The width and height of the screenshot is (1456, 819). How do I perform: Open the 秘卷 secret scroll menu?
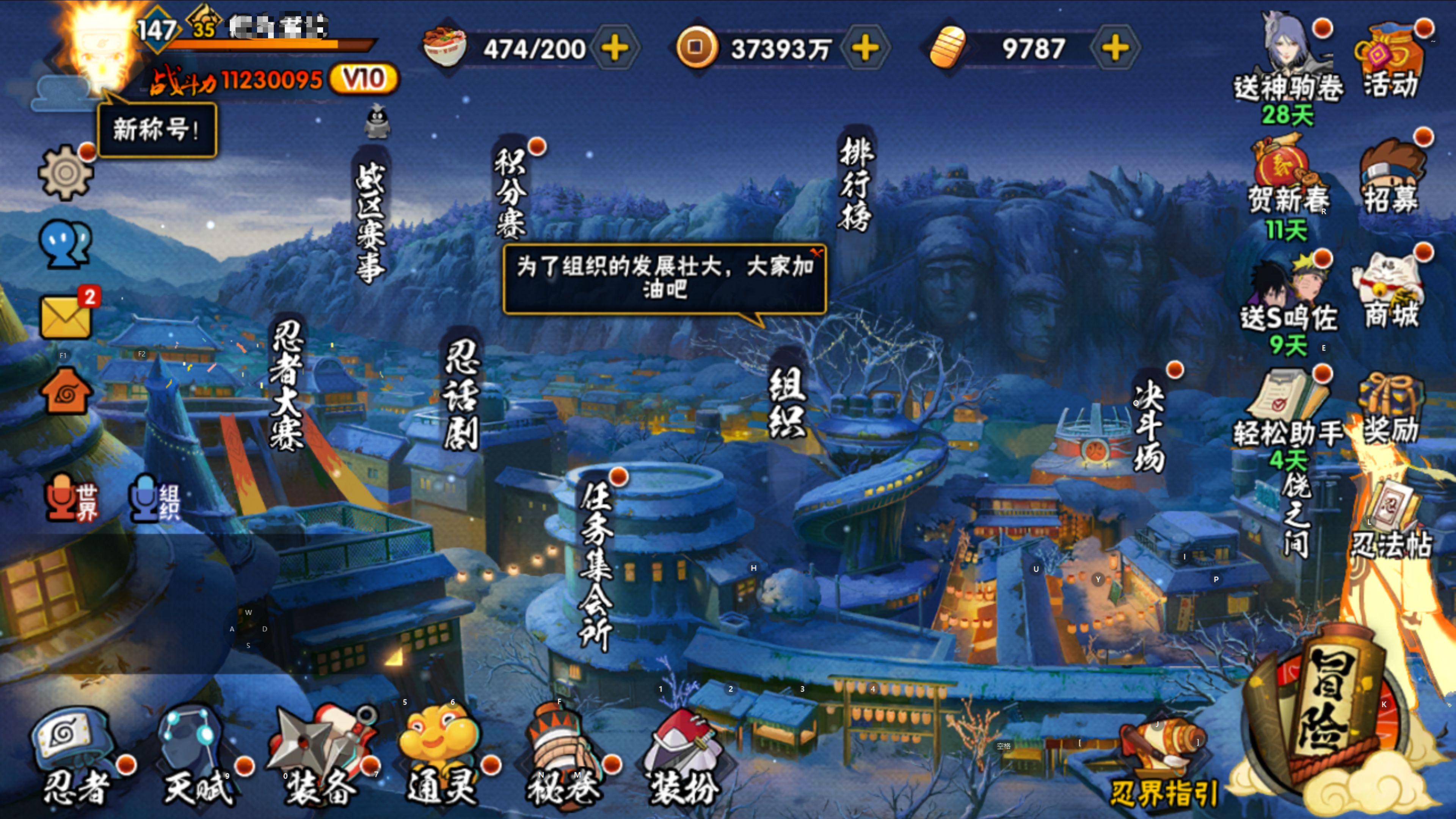(562, 758)
